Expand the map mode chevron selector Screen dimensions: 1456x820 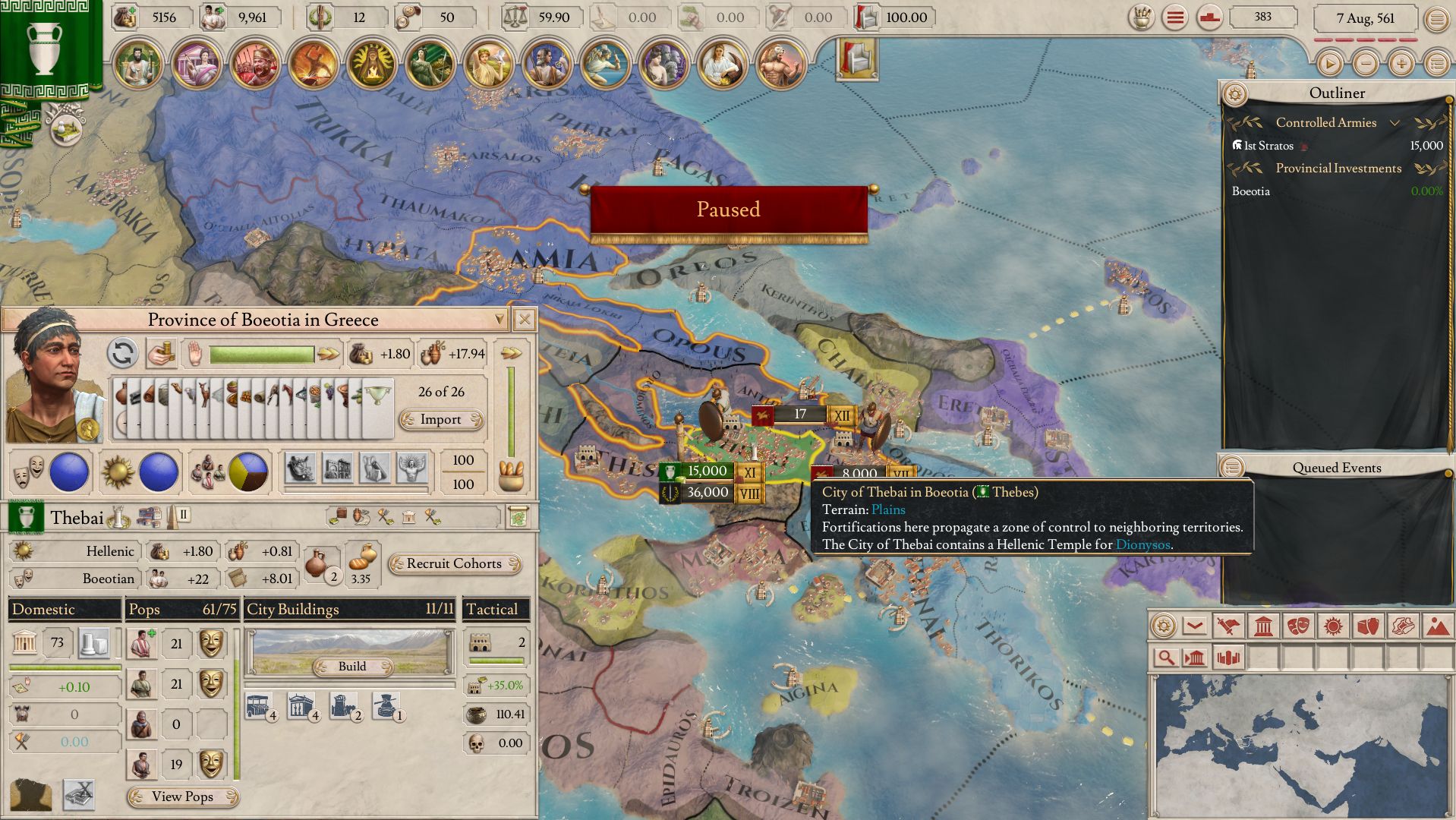(1193, 625)
